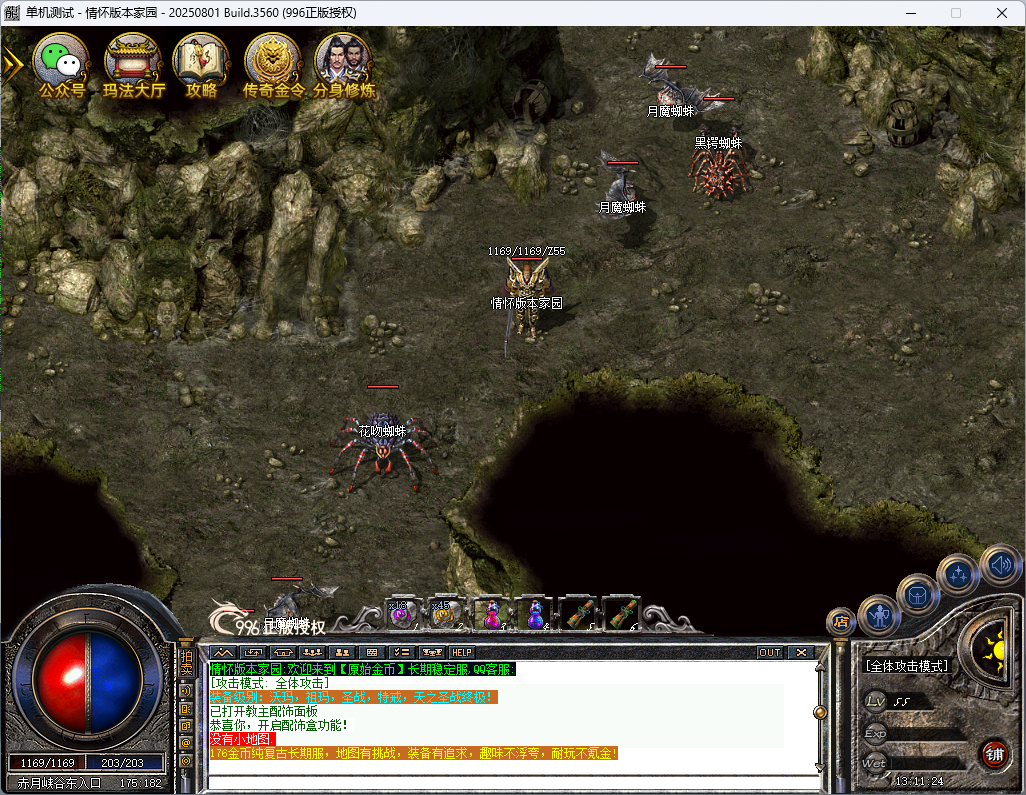This screenshot has height=795, width=1026.
Task: Open the bag inventory round button
Action: [x=917, y=594]
